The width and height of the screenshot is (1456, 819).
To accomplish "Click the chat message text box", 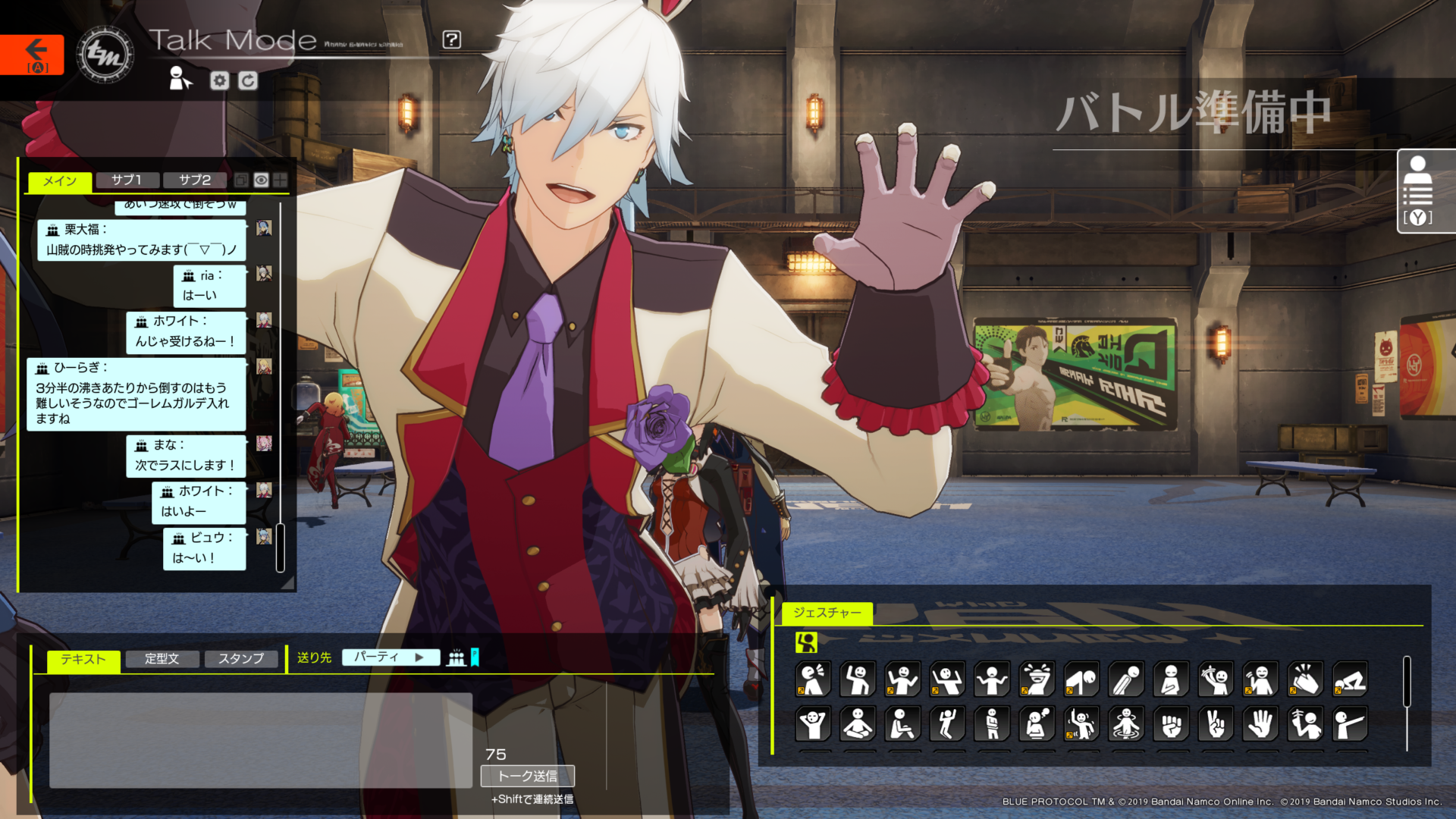I will tap(260, 739).
